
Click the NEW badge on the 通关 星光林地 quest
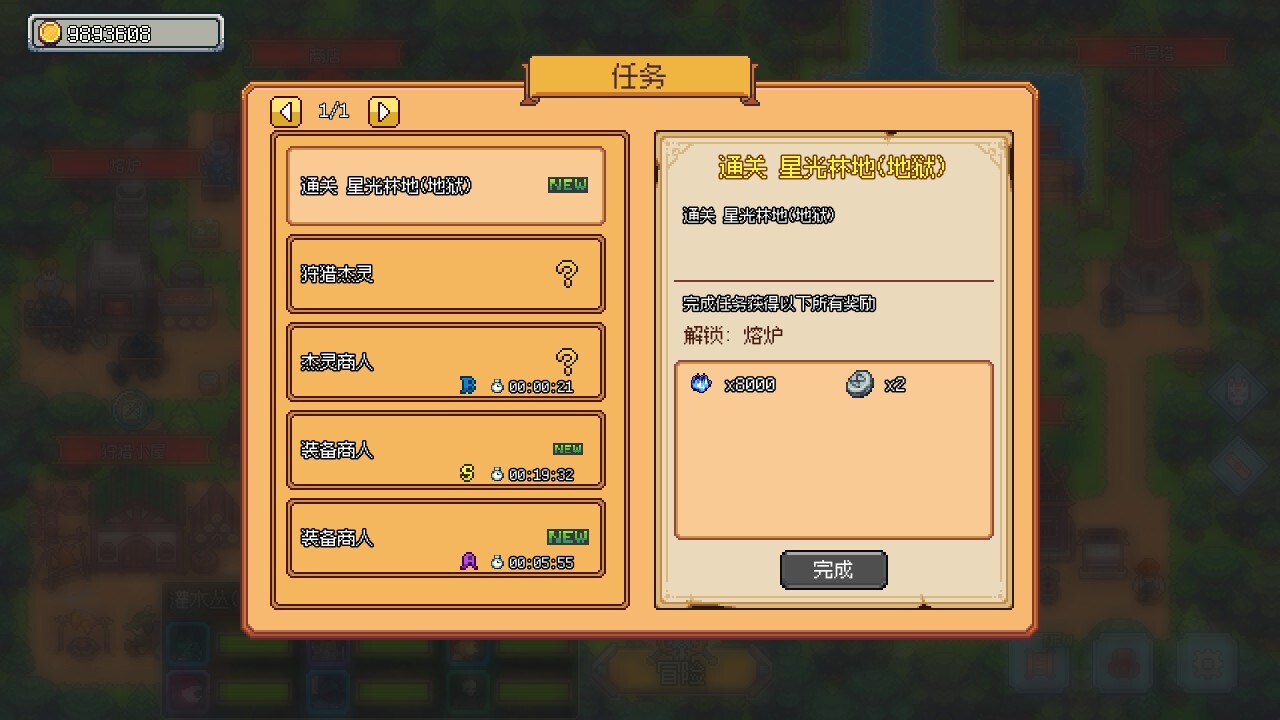[x=566, y=184]
